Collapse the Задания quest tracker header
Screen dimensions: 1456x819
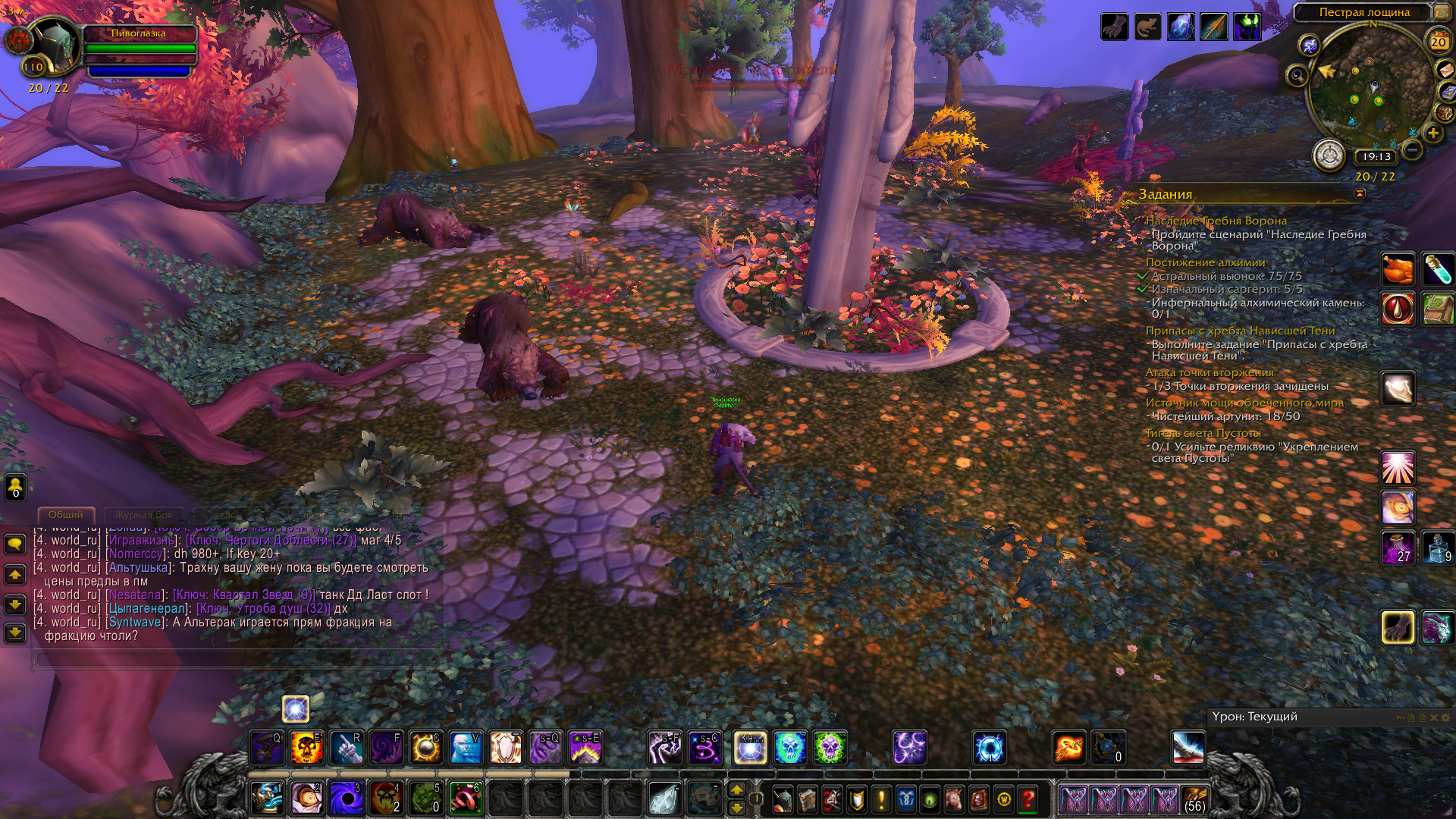(x=1360, y=194)
